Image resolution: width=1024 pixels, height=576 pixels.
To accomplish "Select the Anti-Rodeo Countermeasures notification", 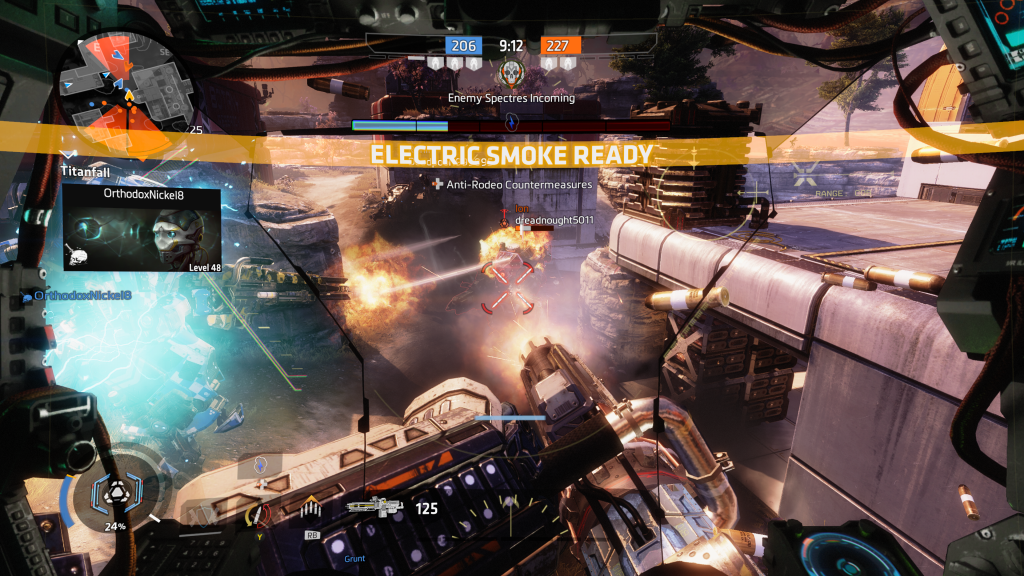I will tap(512, 184).
